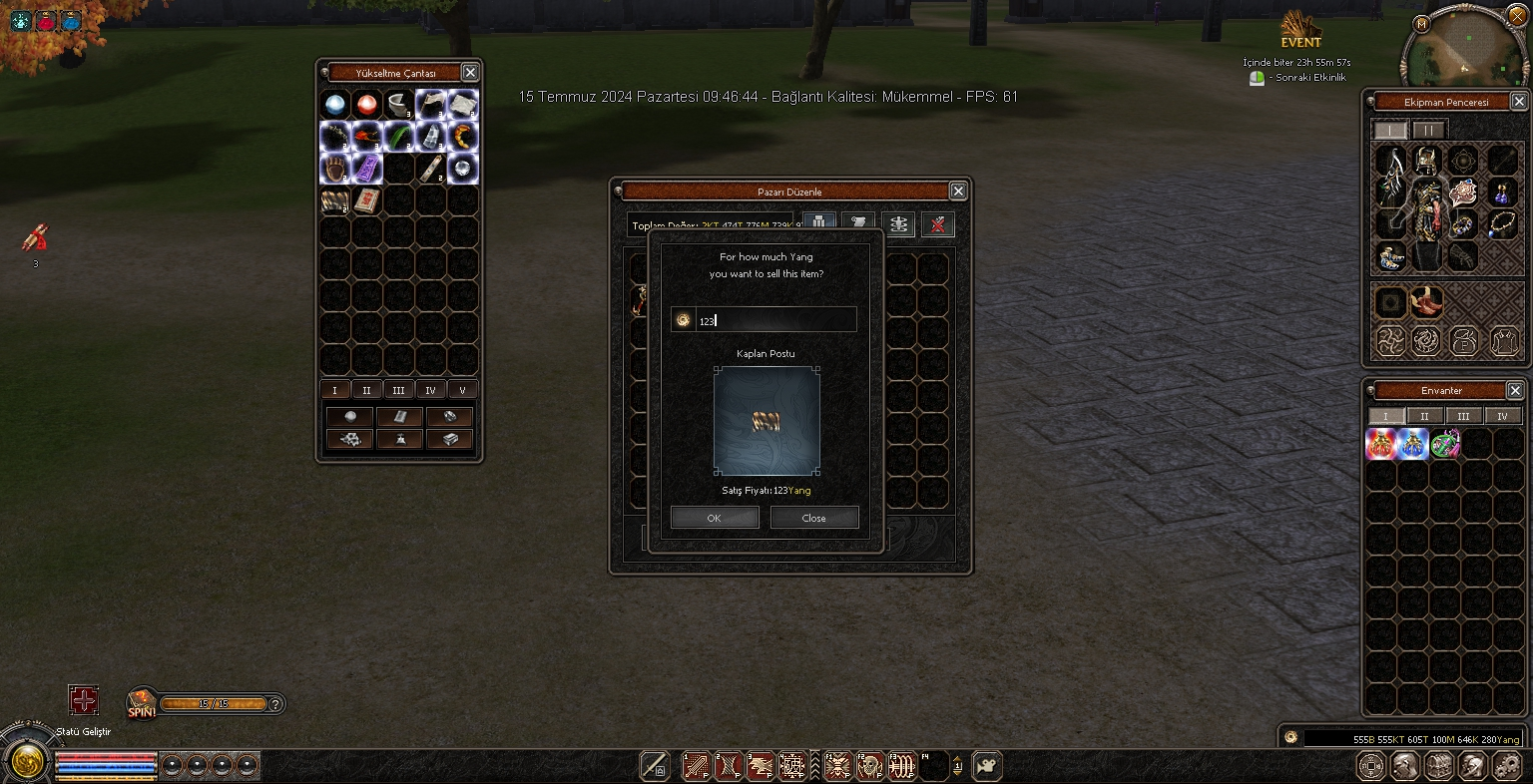Open Statü Geliştir red plus icon
This screenshot has height=784, width=1533.
point(84,700)
